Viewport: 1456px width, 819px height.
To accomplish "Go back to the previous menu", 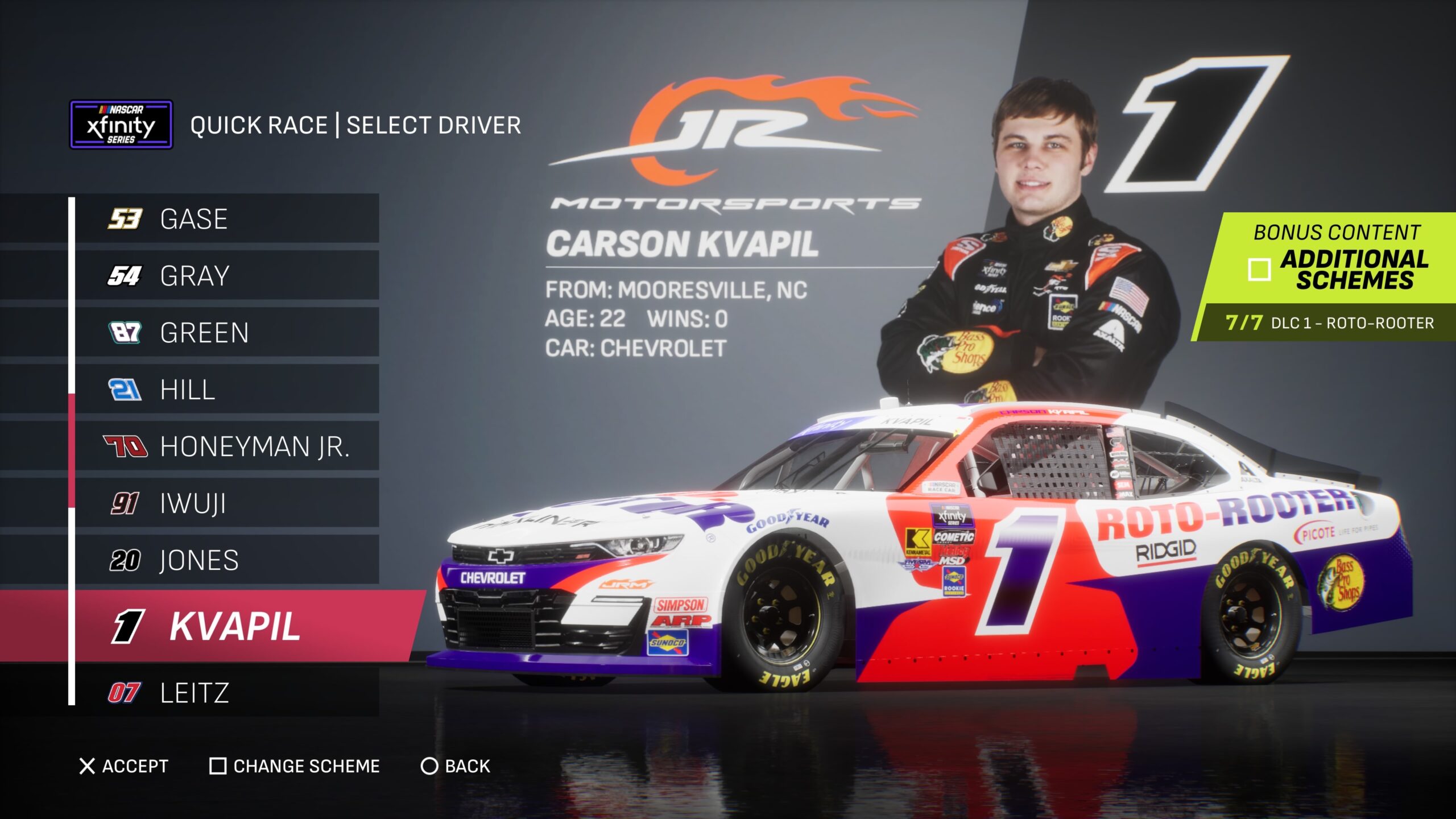I will tap(455, 766).
